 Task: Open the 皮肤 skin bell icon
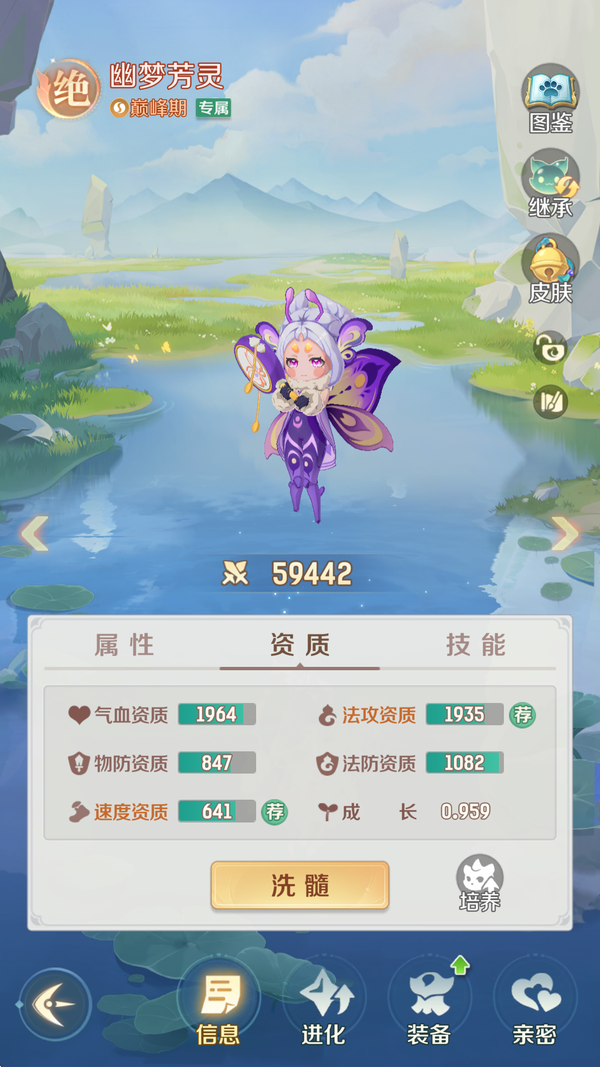(x=550, y=268)
